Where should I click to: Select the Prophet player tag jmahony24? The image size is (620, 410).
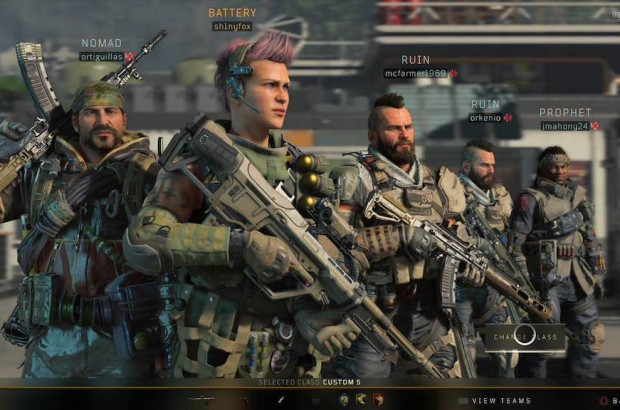pyautogui.click(x=565, y=126)
